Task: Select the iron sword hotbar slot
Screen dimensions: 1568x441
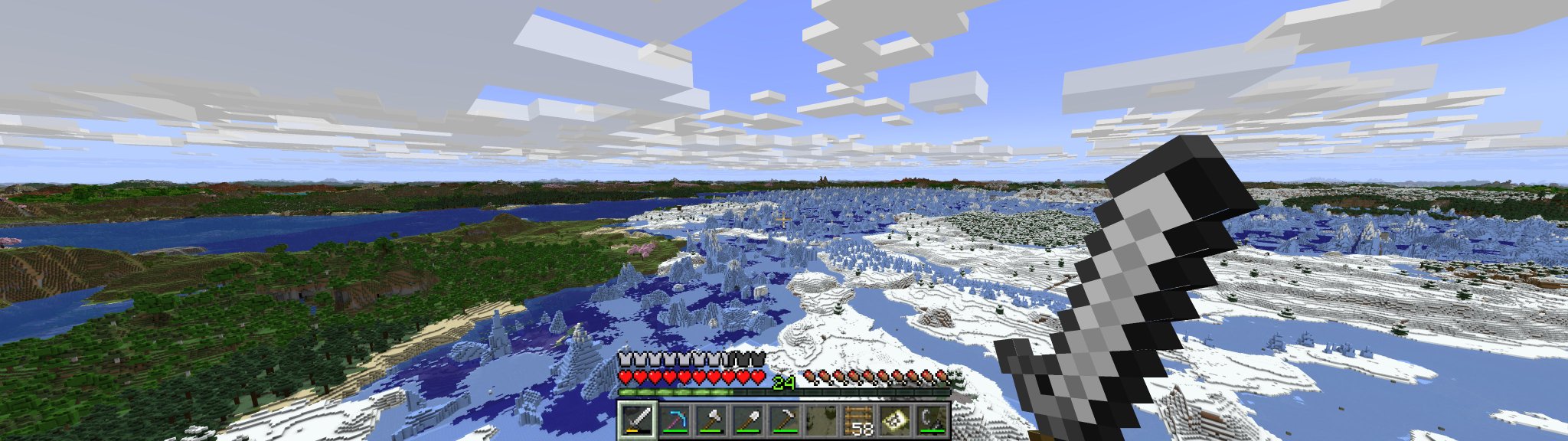Action: point(638,420)
